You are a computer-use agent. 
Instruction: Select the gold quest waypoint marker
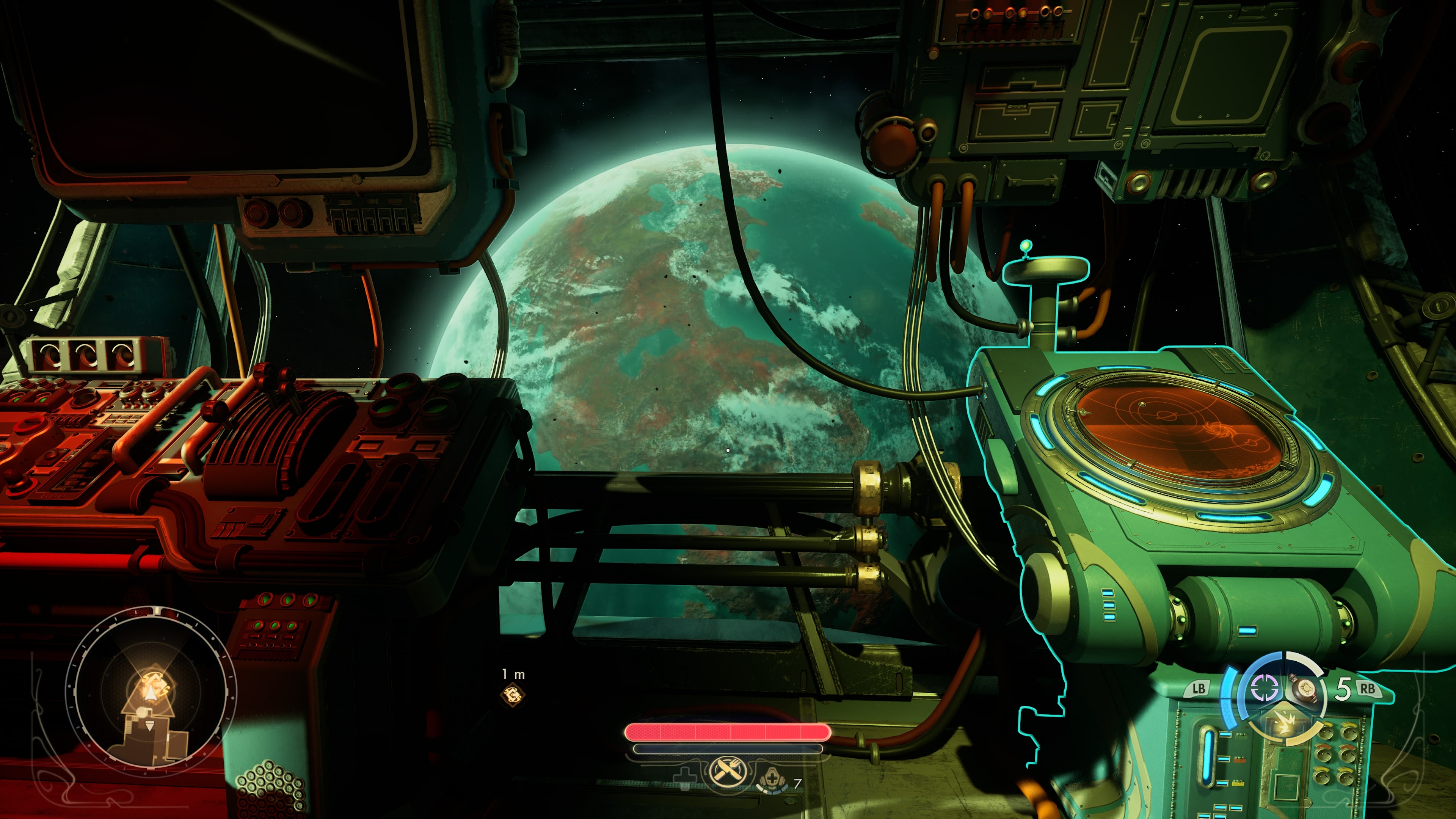pos(513,695)
